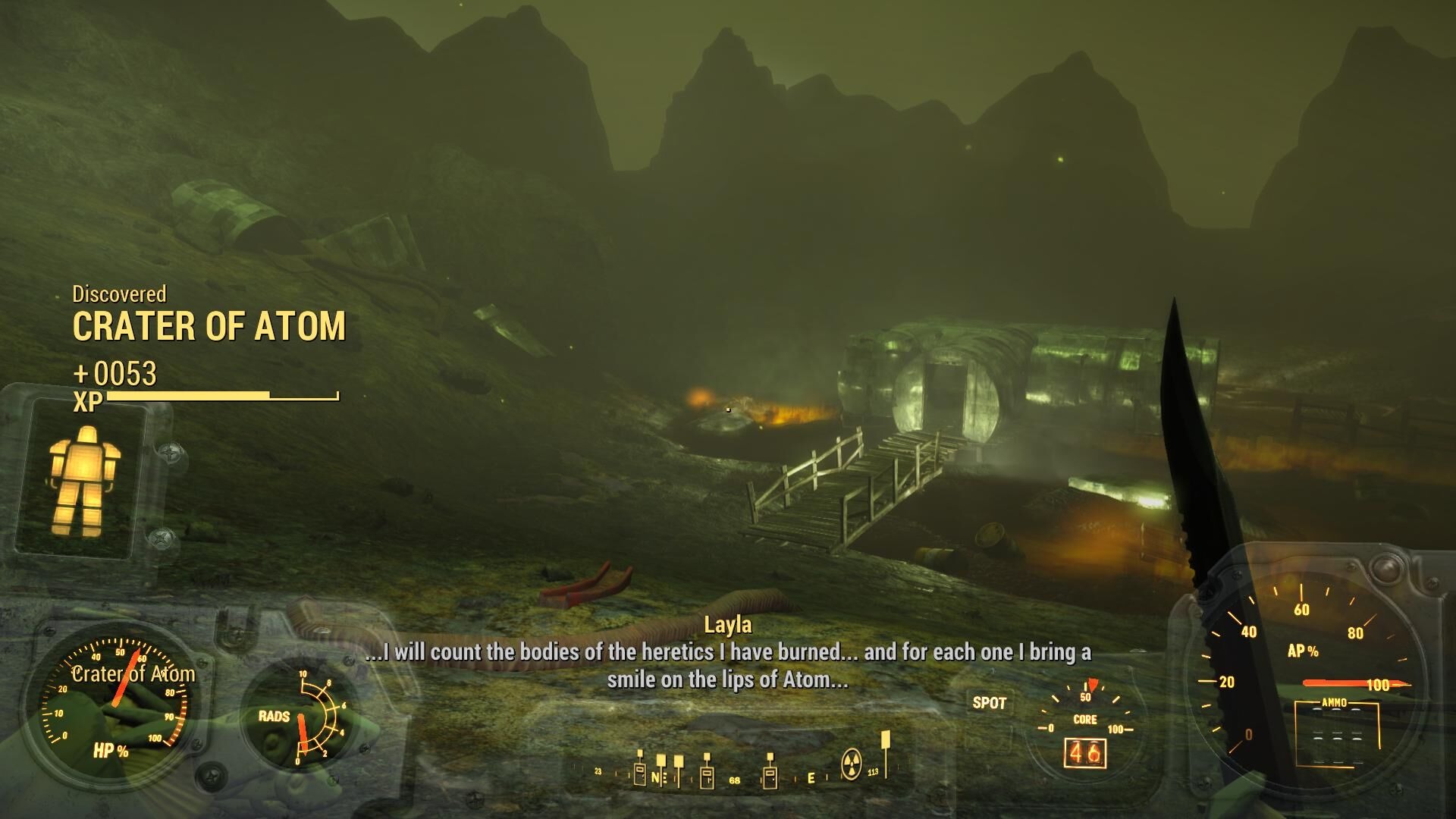Image resolution: width=1456 pixels, height=819 pixels.
Task: Click the building marker left of the NE label
Action: click(x=640, y=775)
